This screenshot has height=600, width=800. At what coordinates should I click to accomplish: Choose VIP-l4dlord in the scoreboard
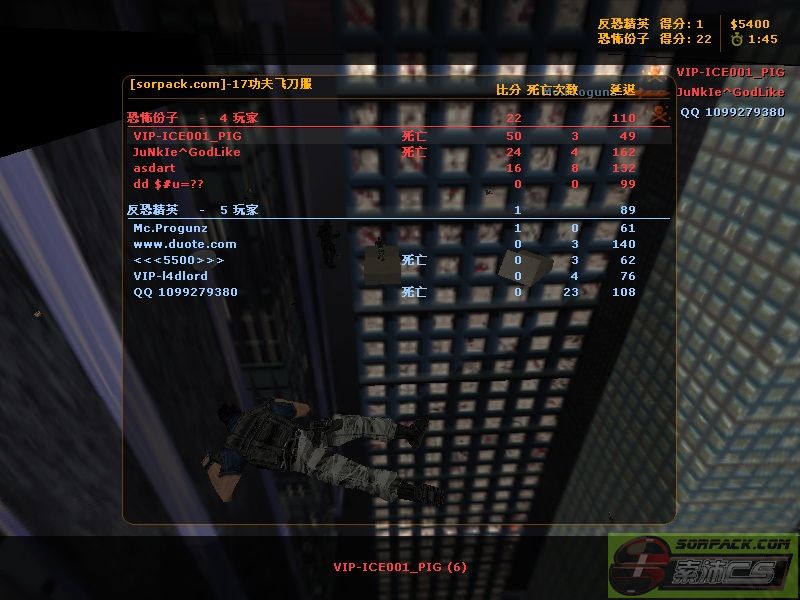(x=170, y=276)
